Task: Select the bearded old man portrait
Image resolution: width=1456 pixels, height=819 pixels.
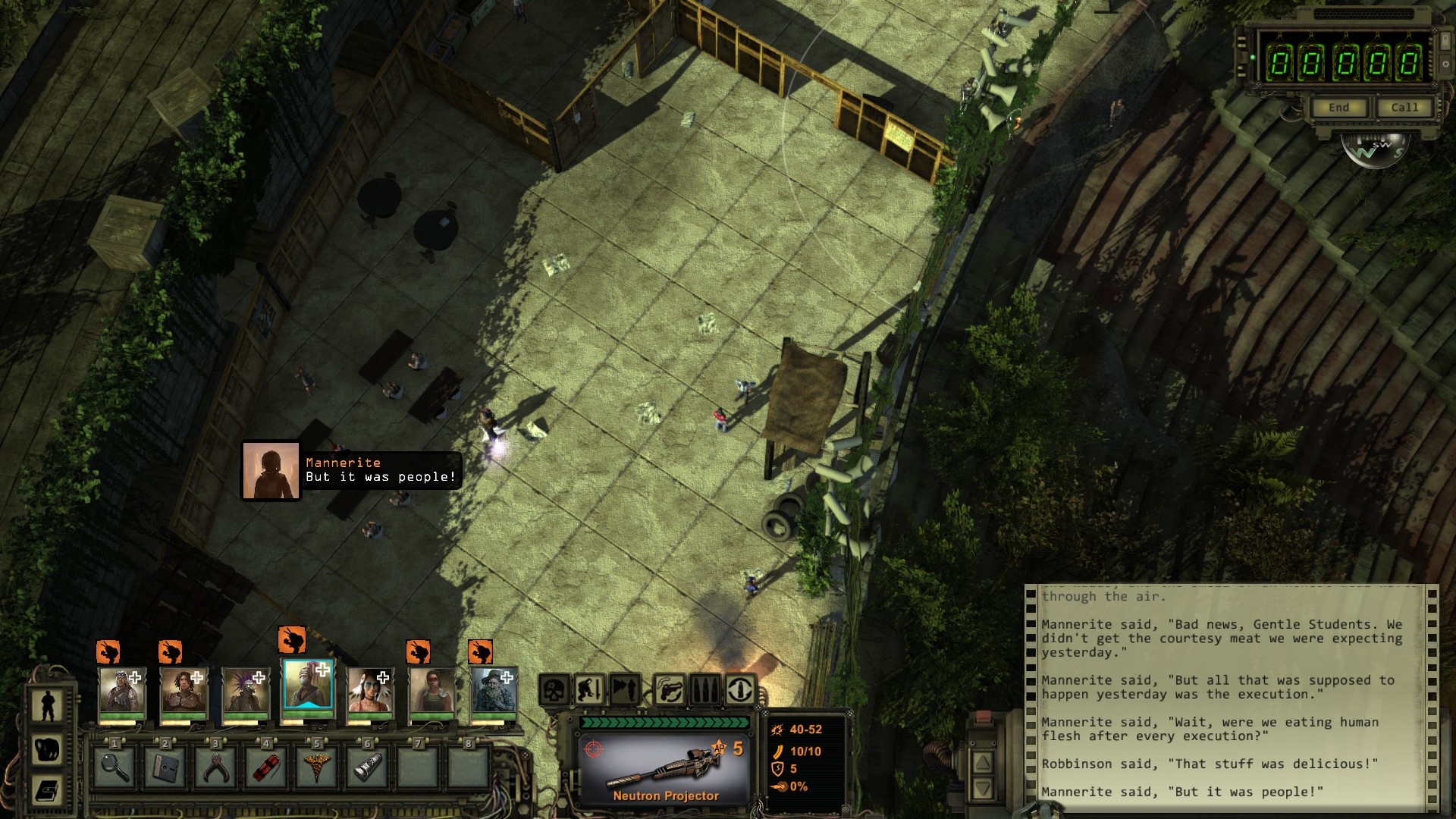Action: 493,692
